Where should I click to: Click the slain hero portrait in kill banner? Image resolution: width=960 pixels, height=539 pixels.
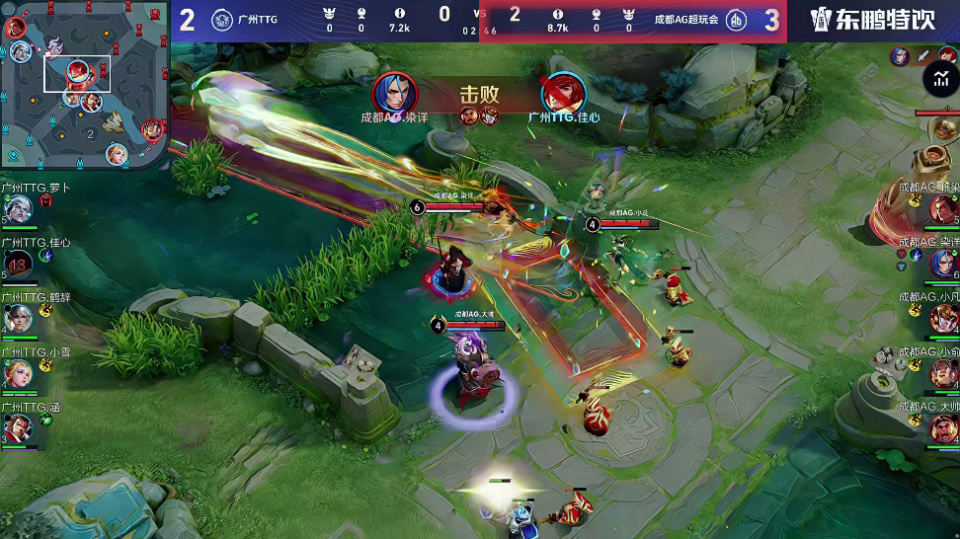coord(564,94)
